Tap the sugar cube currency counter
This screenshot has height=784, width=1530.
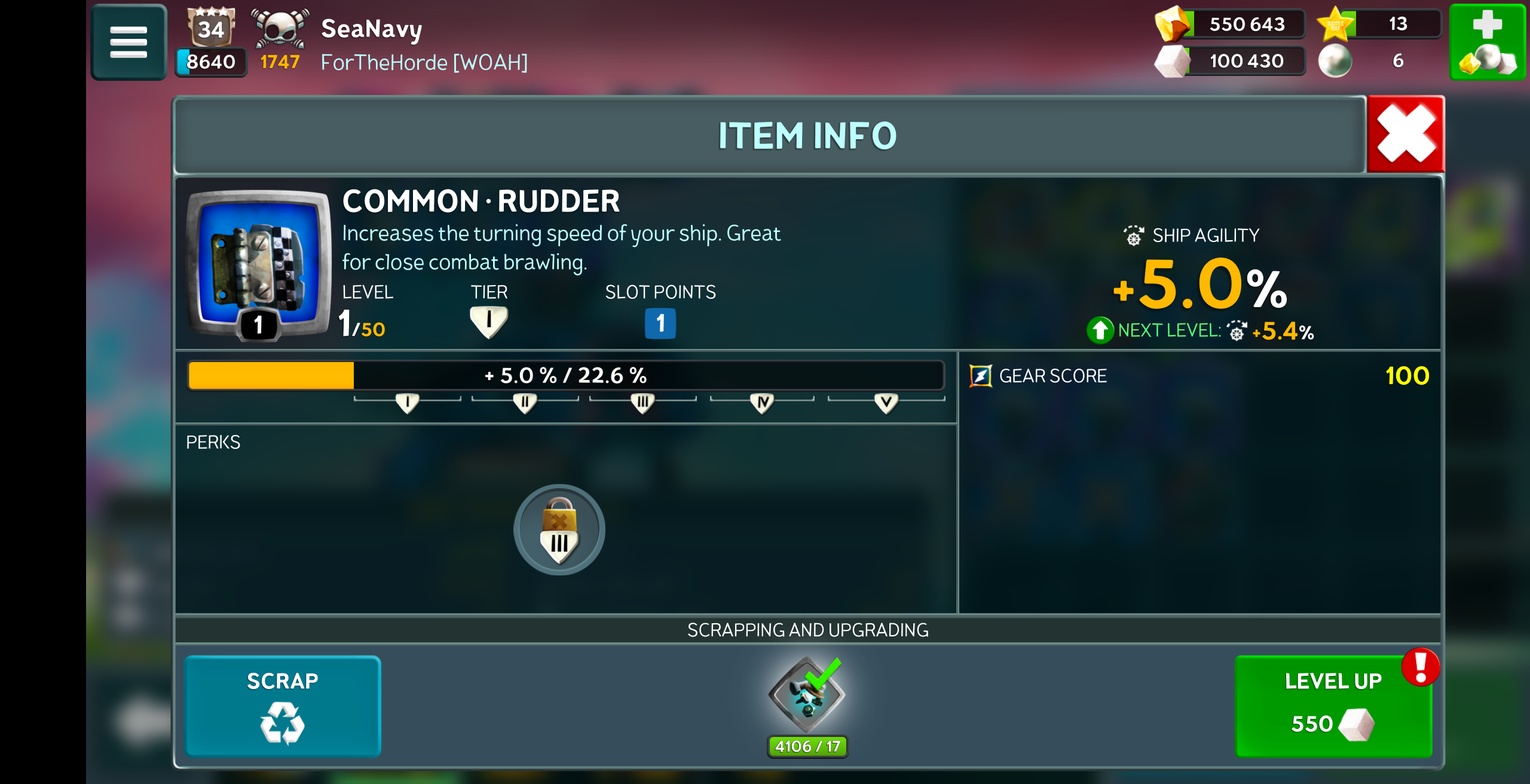(x=1231, y=61)
